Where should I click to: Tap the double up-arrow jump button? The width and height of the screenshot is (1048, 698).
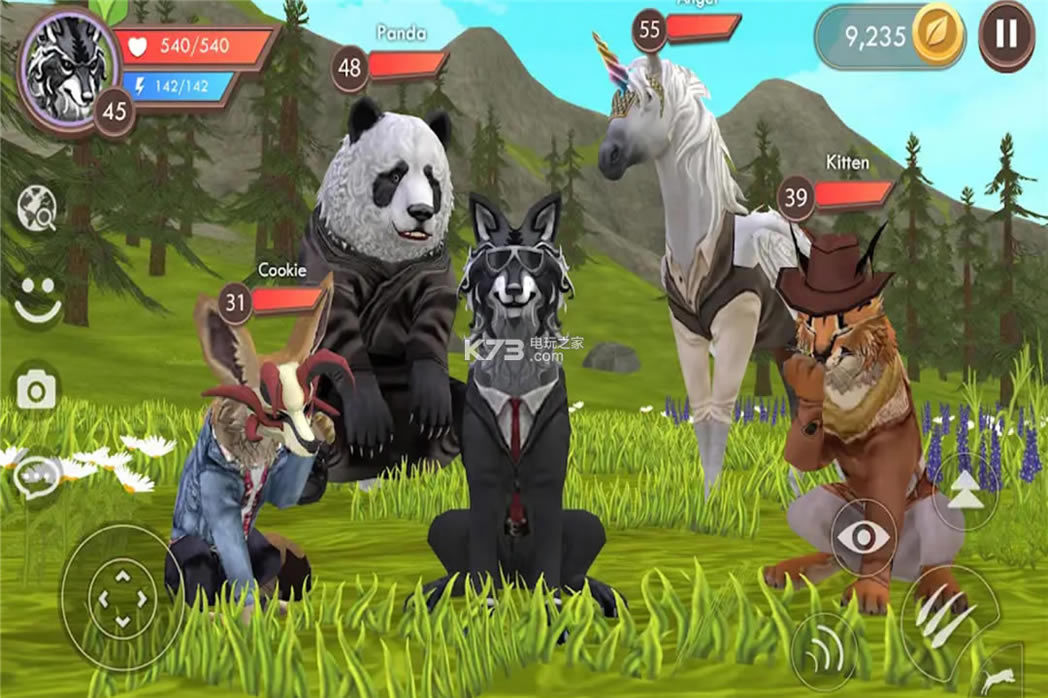[964, 495]
